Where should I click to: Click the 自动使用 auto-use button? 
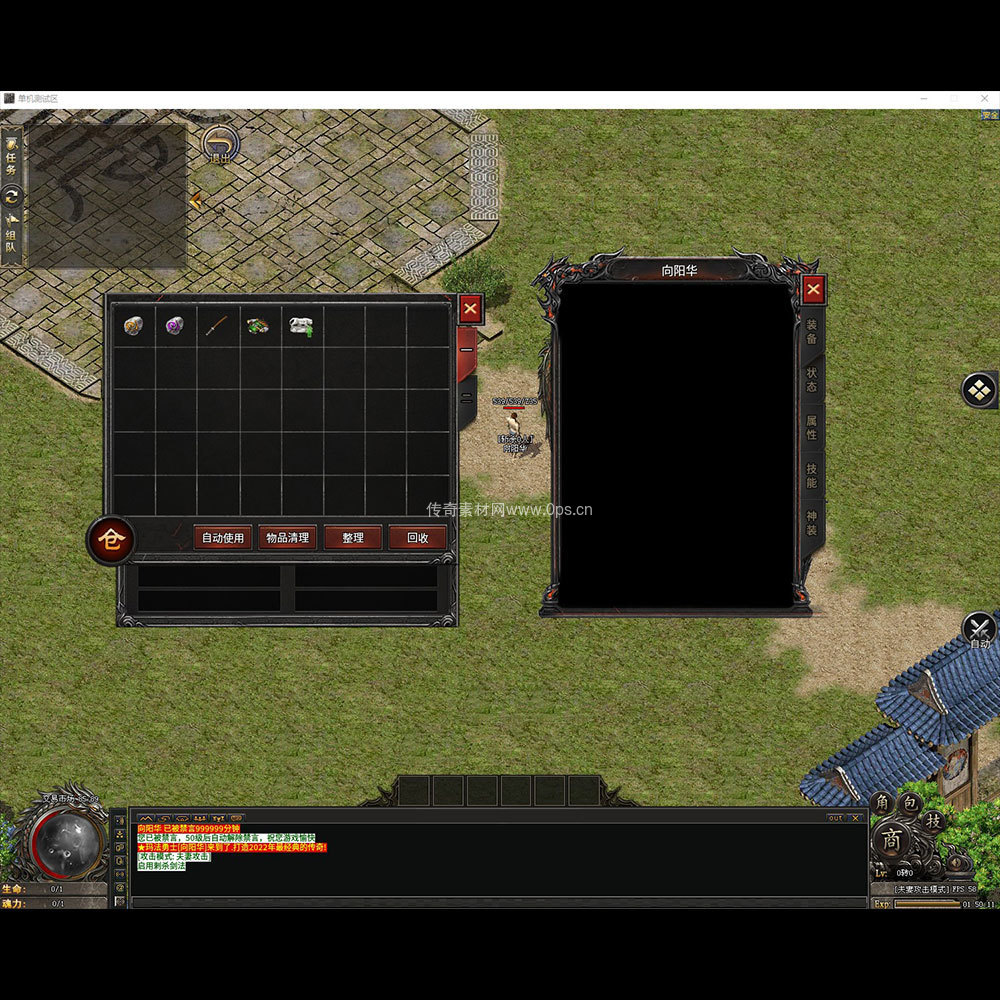(223, 538)
